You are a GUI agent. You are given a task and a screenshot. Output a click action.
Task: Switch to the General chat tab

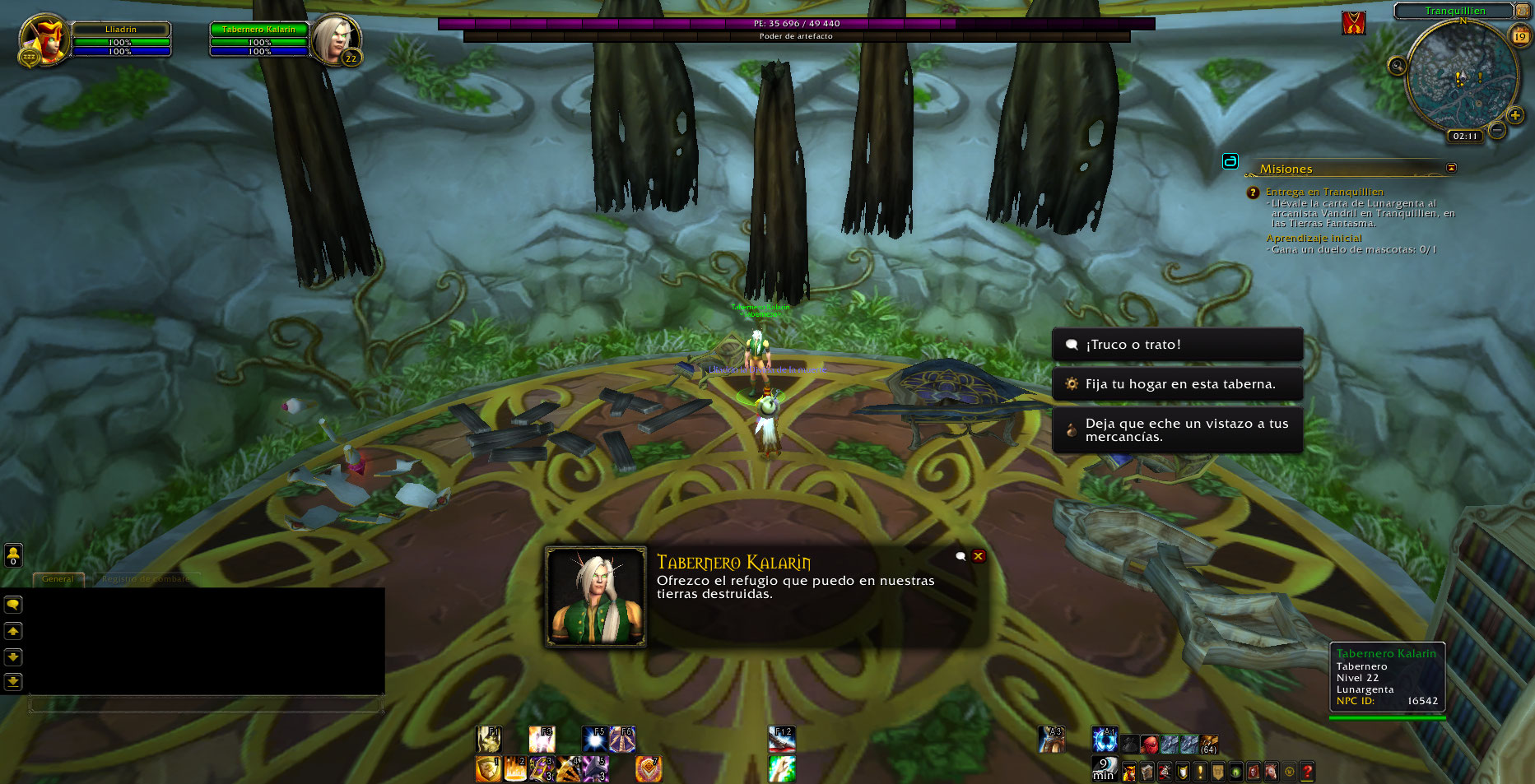58,579
